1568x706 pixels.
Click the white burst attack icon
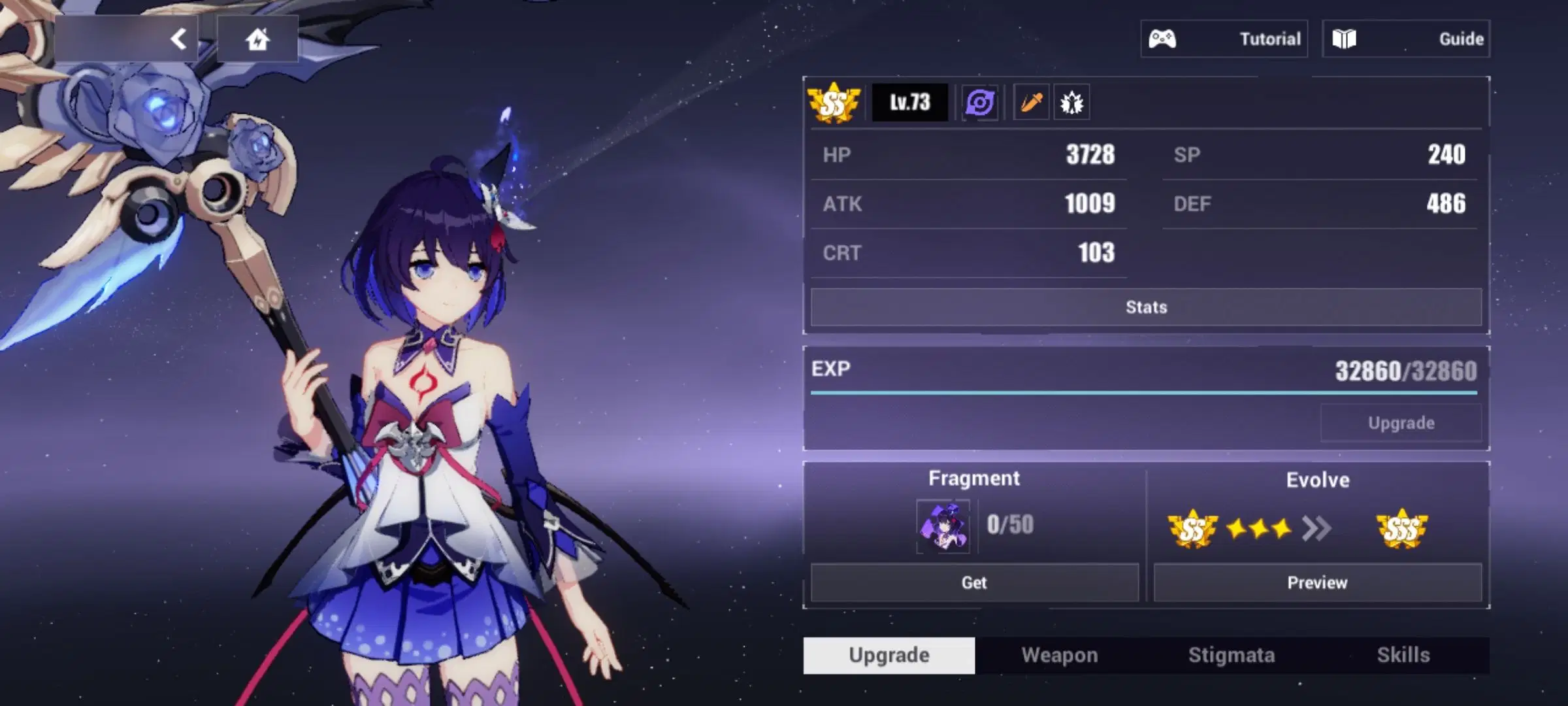(x=1071, y=102)
